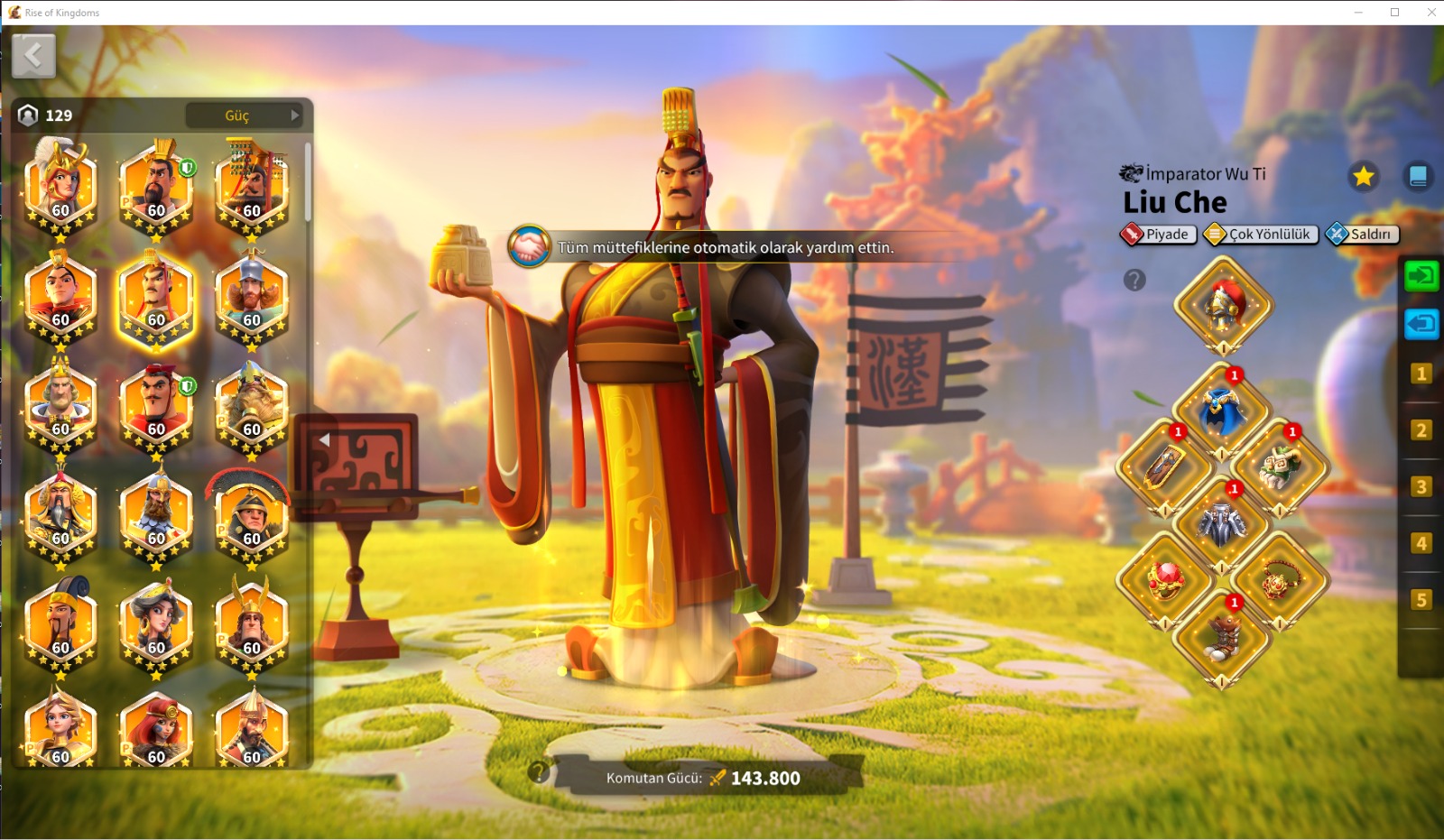The image size is (1444, 840).
Task: Click the blue return arrow button
Action: [x=1421, y=323]
